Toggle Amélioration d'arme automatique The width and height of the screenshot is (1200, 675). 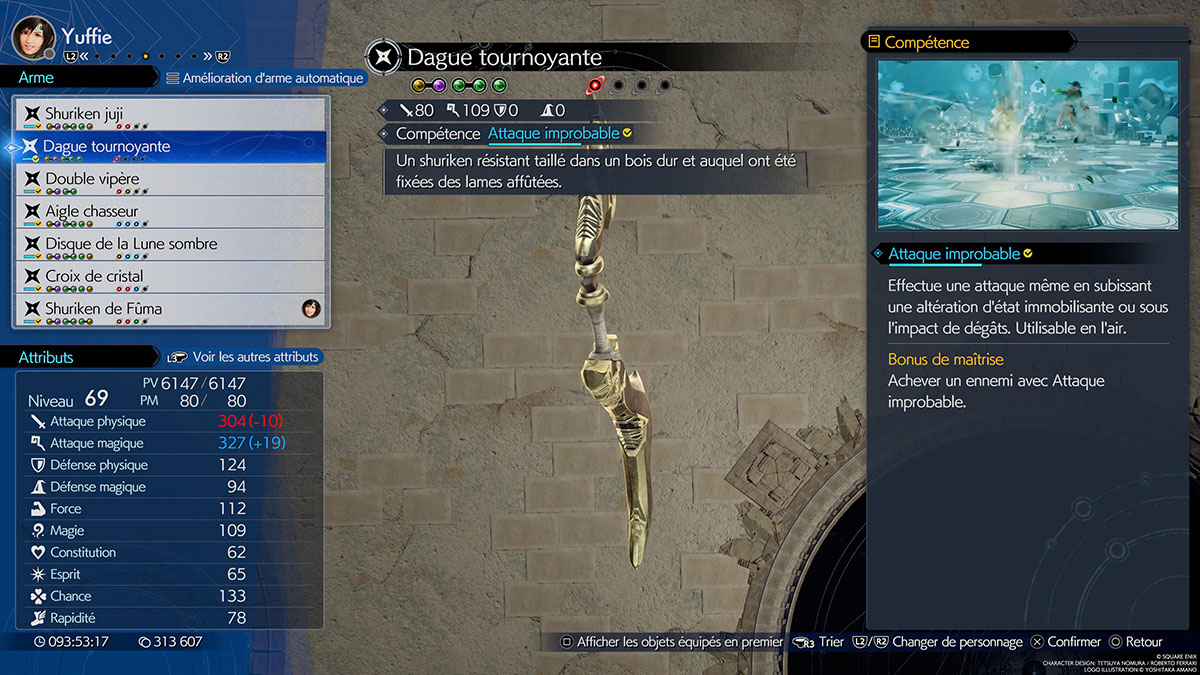point(264,78)
